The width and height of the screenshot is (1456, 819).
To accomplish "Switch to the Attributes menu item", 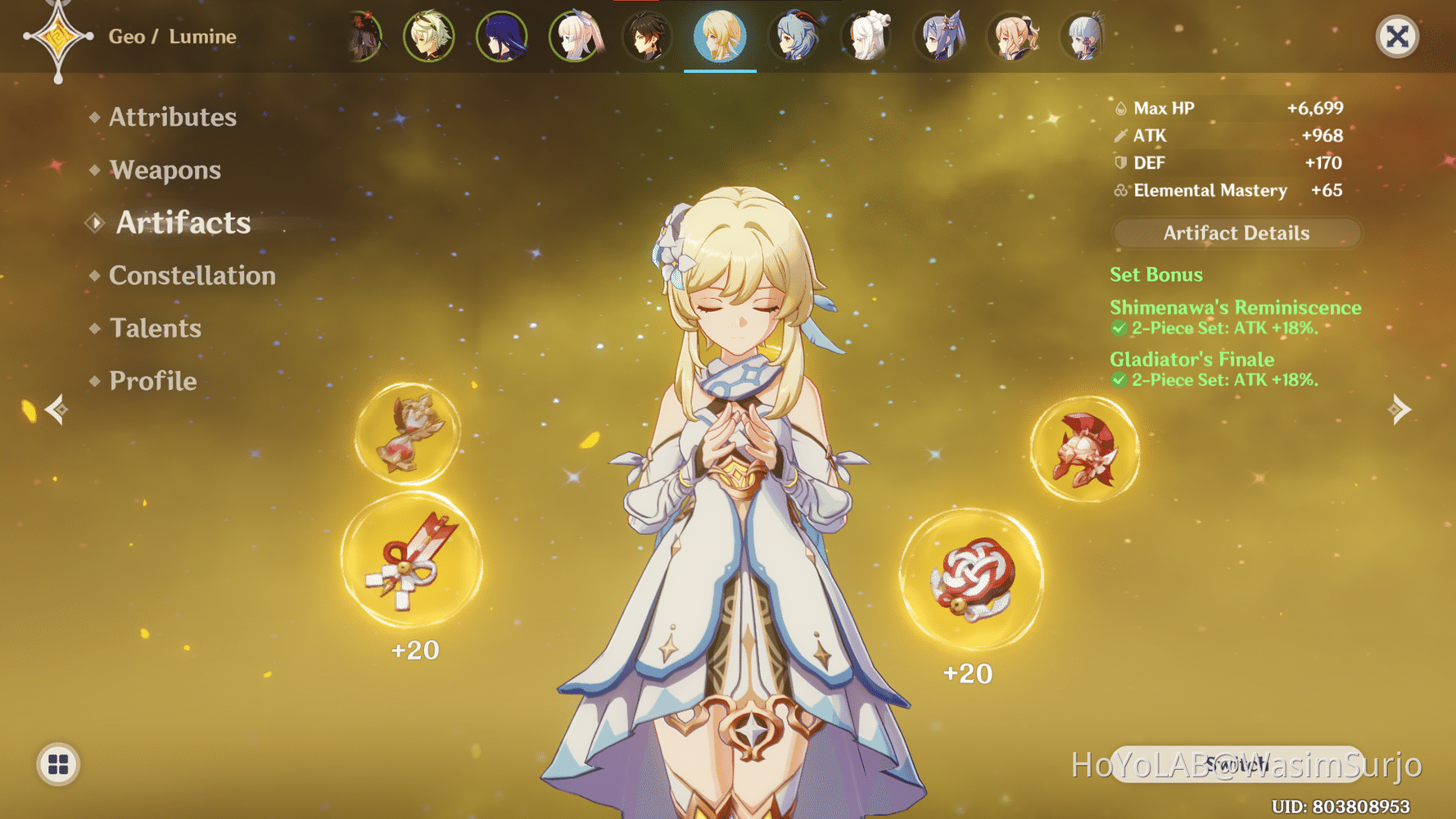I will [172, 117].
